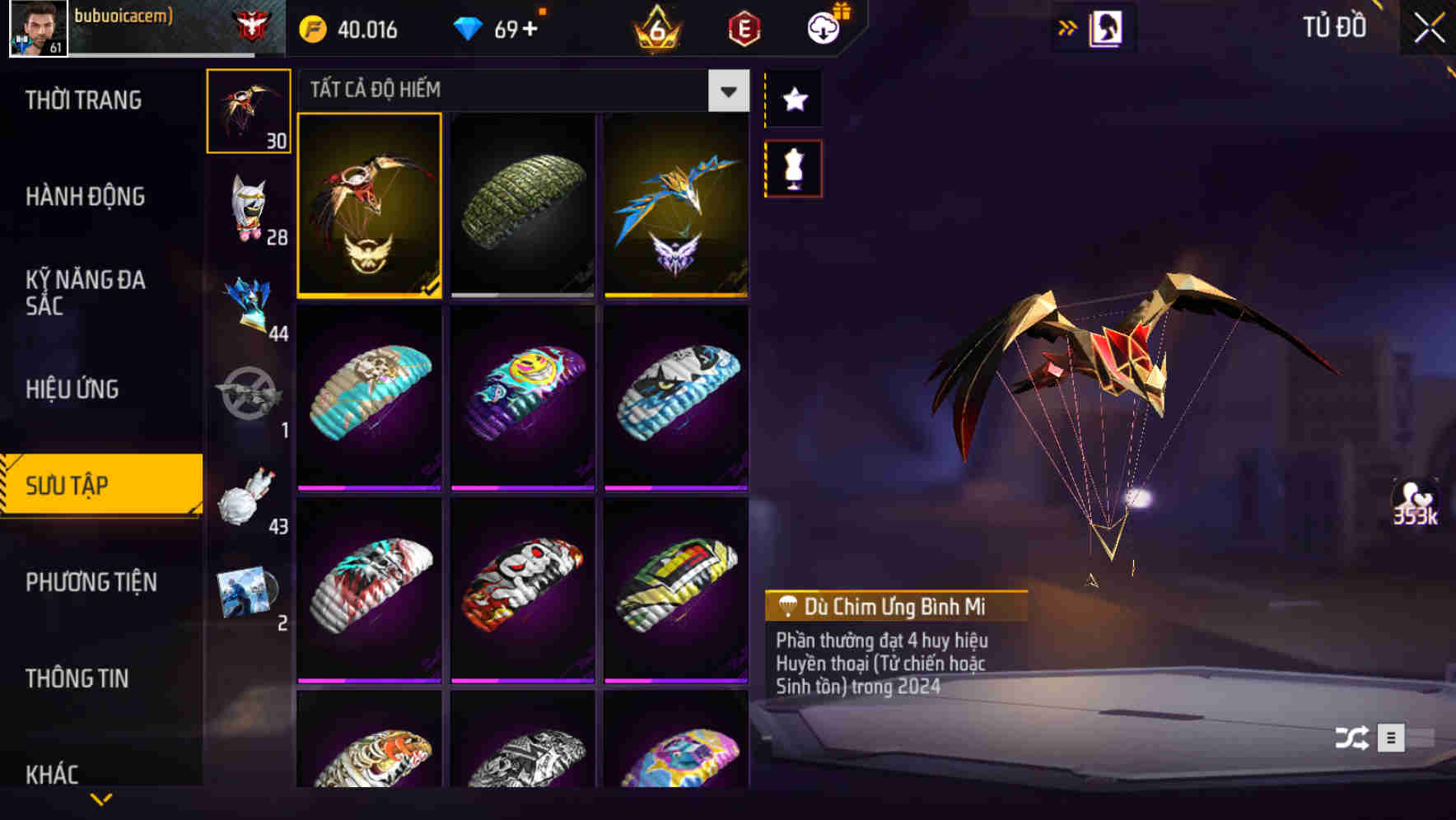Select the smiley face parachute thumbnail
Viewport: 1456px width, 820px height.
pos(522,398)
